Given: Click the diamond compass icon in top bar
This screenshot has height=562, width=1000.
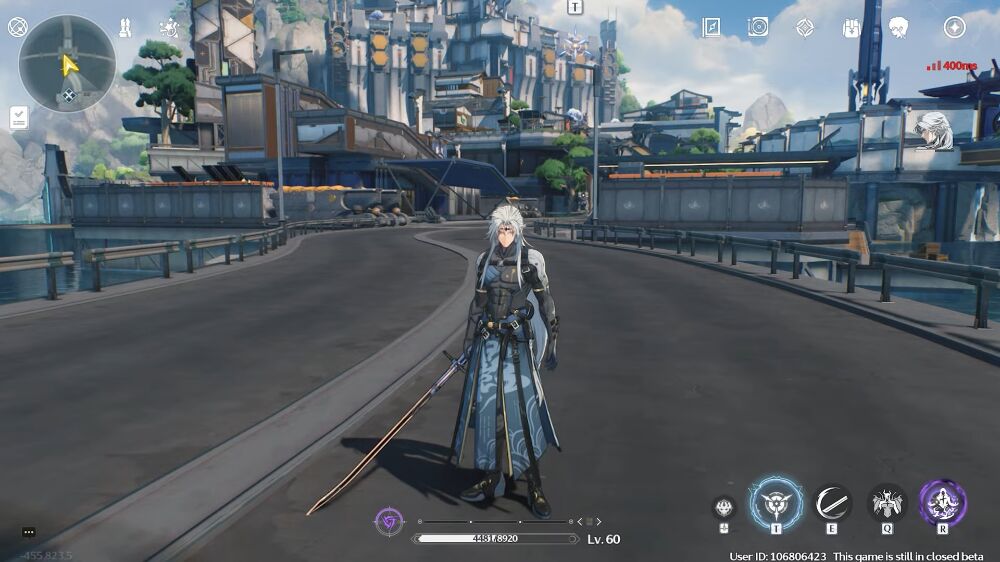Looking at the screenshot, I should coord(805,27).
